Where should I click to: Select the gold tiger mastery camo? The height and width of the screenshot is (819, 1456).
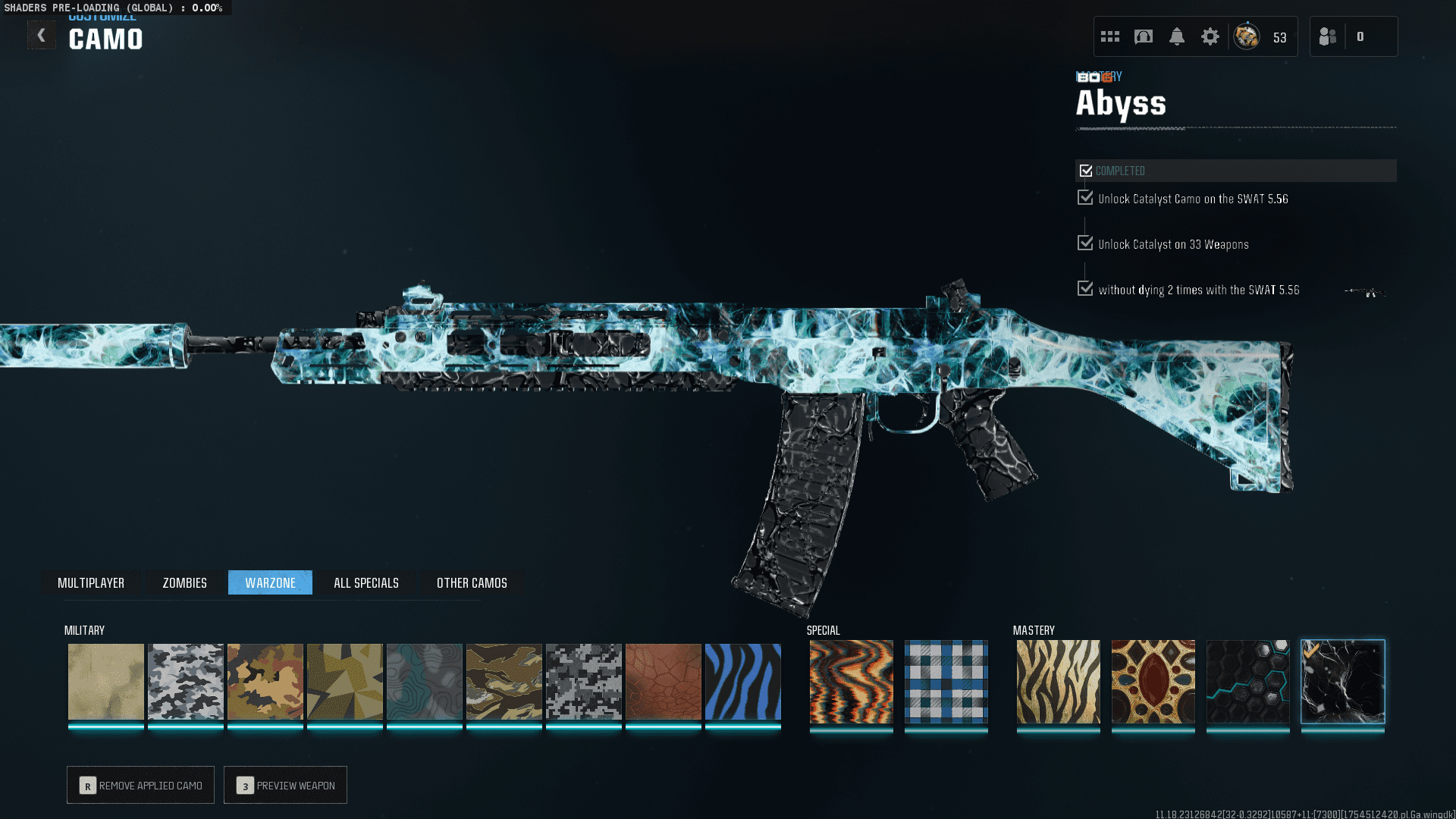click(x=1058, y=682)
